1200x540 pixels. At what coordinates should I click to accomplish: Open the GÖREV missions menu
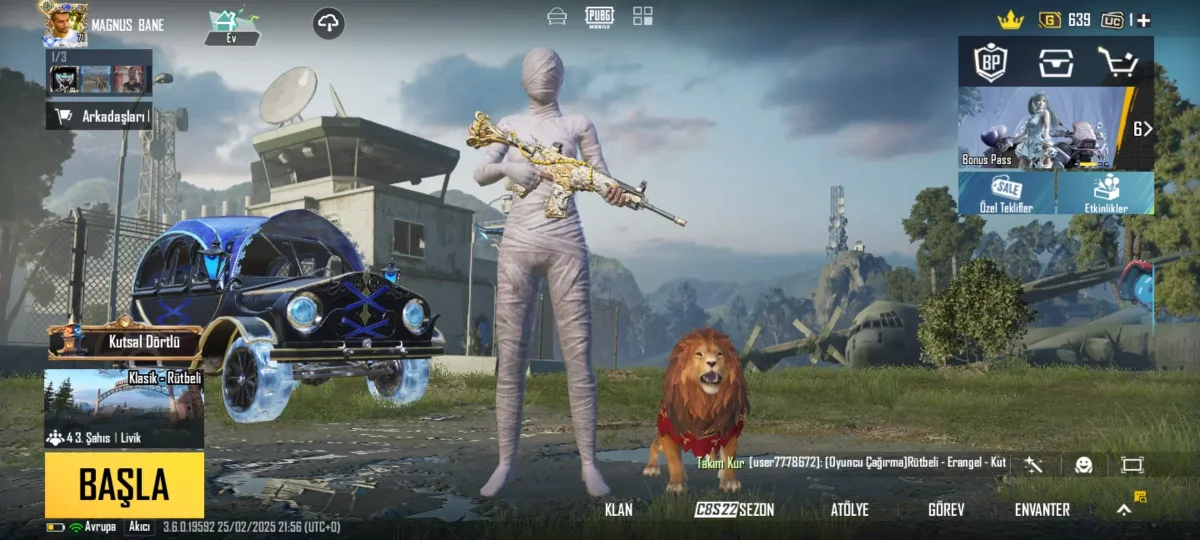(x=946, y=510)
